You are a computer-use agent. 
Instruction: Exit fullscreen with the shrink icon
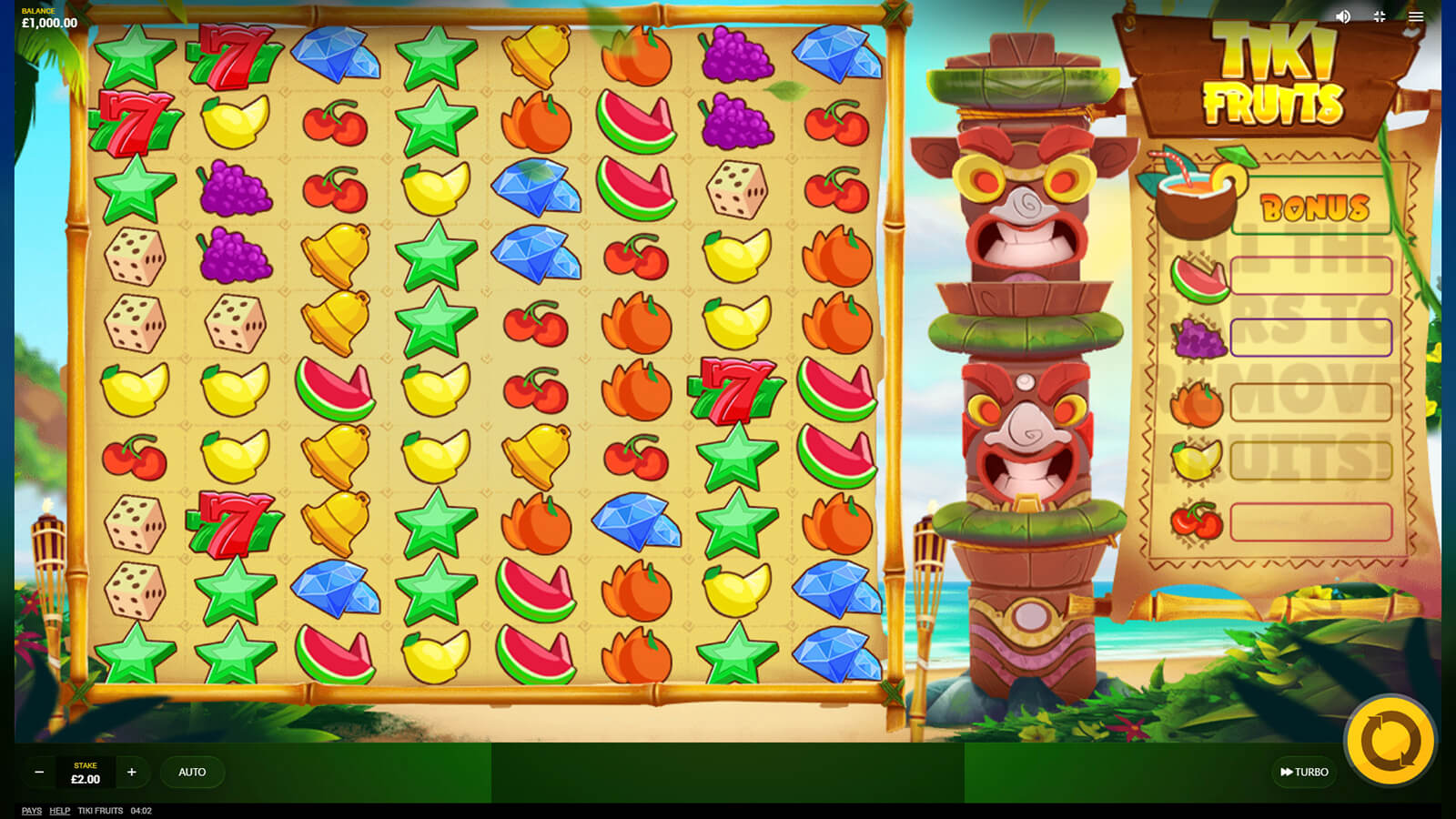[1380, 16]
